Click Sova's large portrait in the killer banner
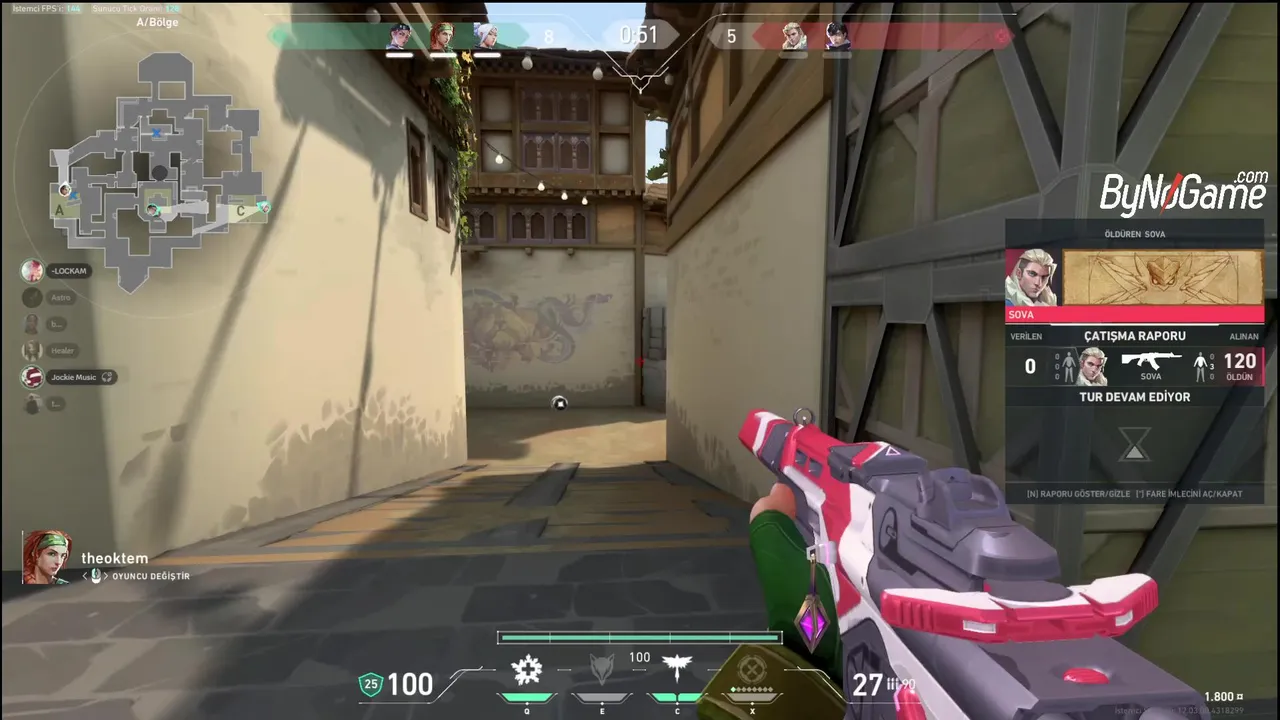The height and width of the screenshot is (720, 1280). tap(1032, 278)
